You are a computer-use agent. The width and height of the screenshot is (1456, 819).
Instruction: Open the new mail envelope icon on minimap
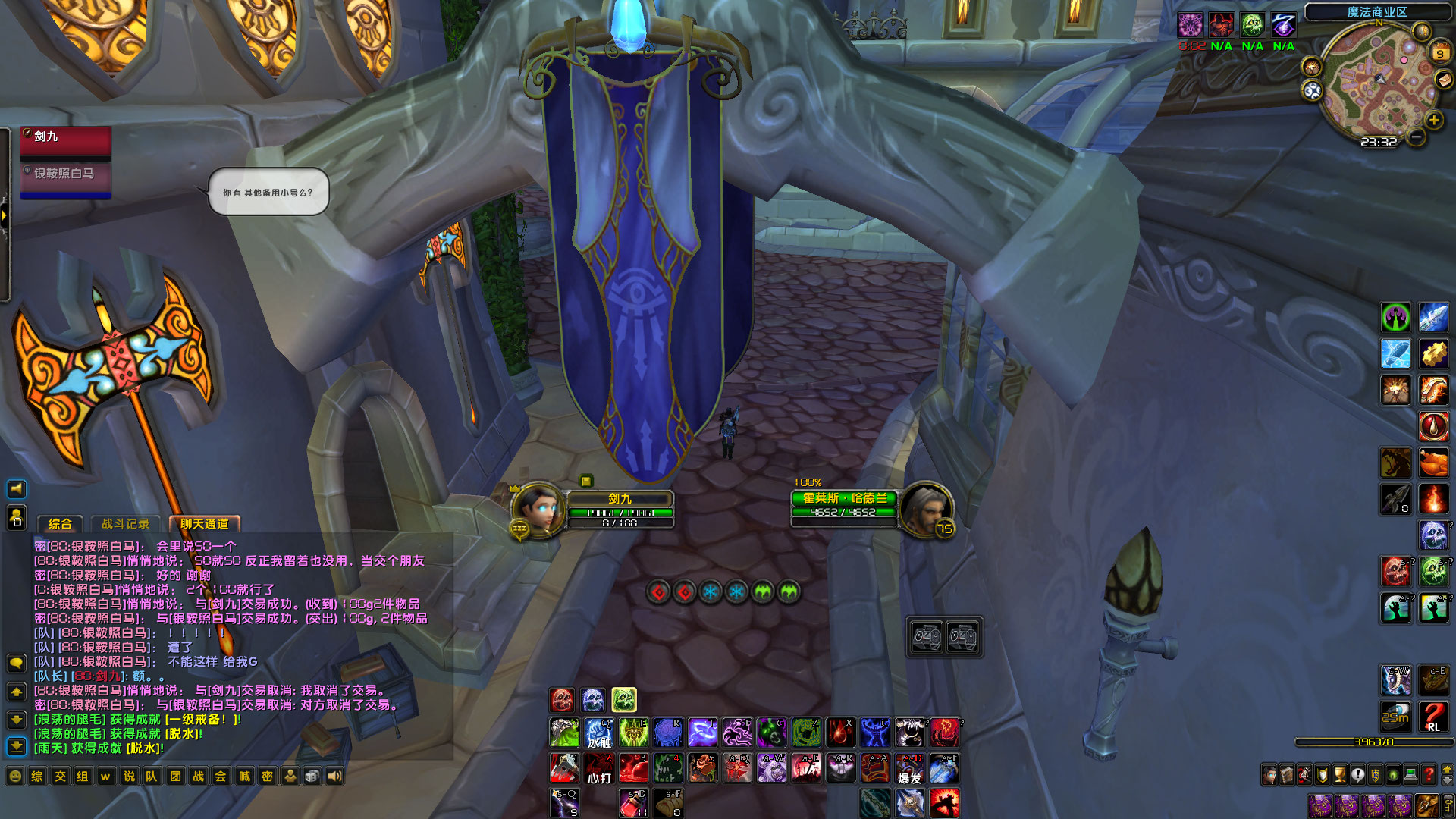(1445, 80)
